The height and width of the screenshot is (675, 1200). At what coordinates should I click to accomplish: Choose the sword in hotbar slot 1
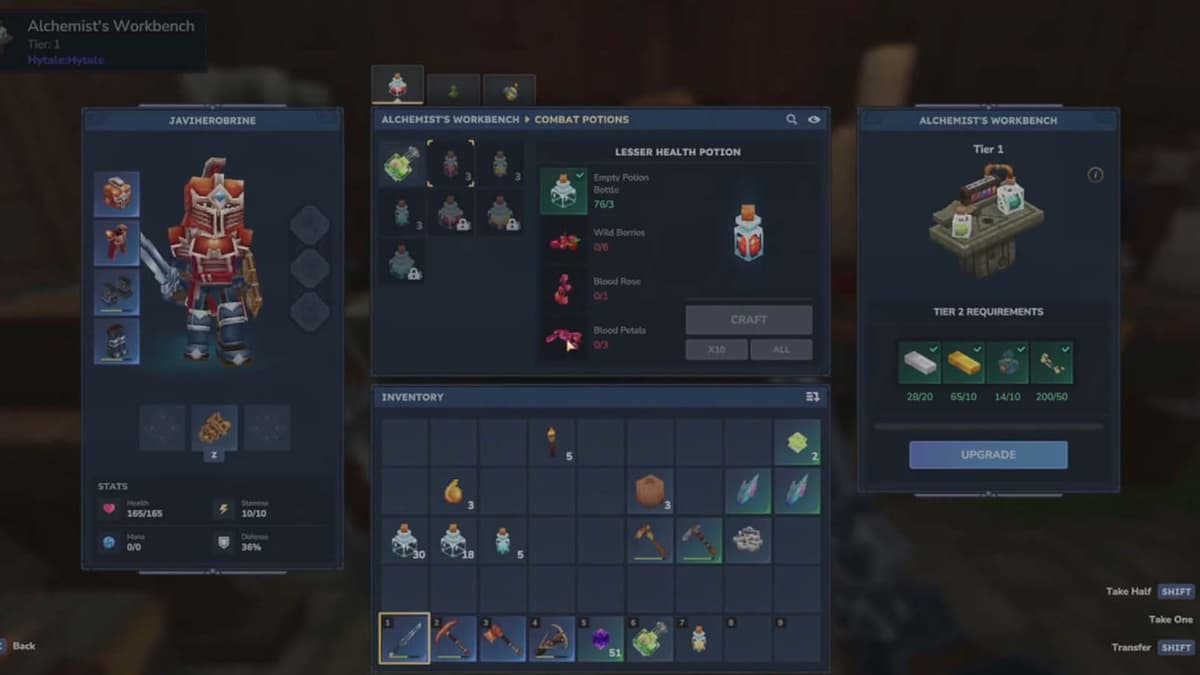(x=404, y=638)
